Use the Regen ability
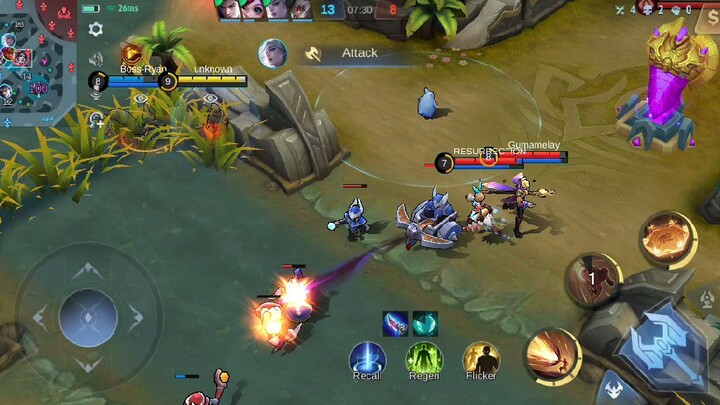Image resolution: width=720 pixels, height=405 pixels. coord(424,358)
